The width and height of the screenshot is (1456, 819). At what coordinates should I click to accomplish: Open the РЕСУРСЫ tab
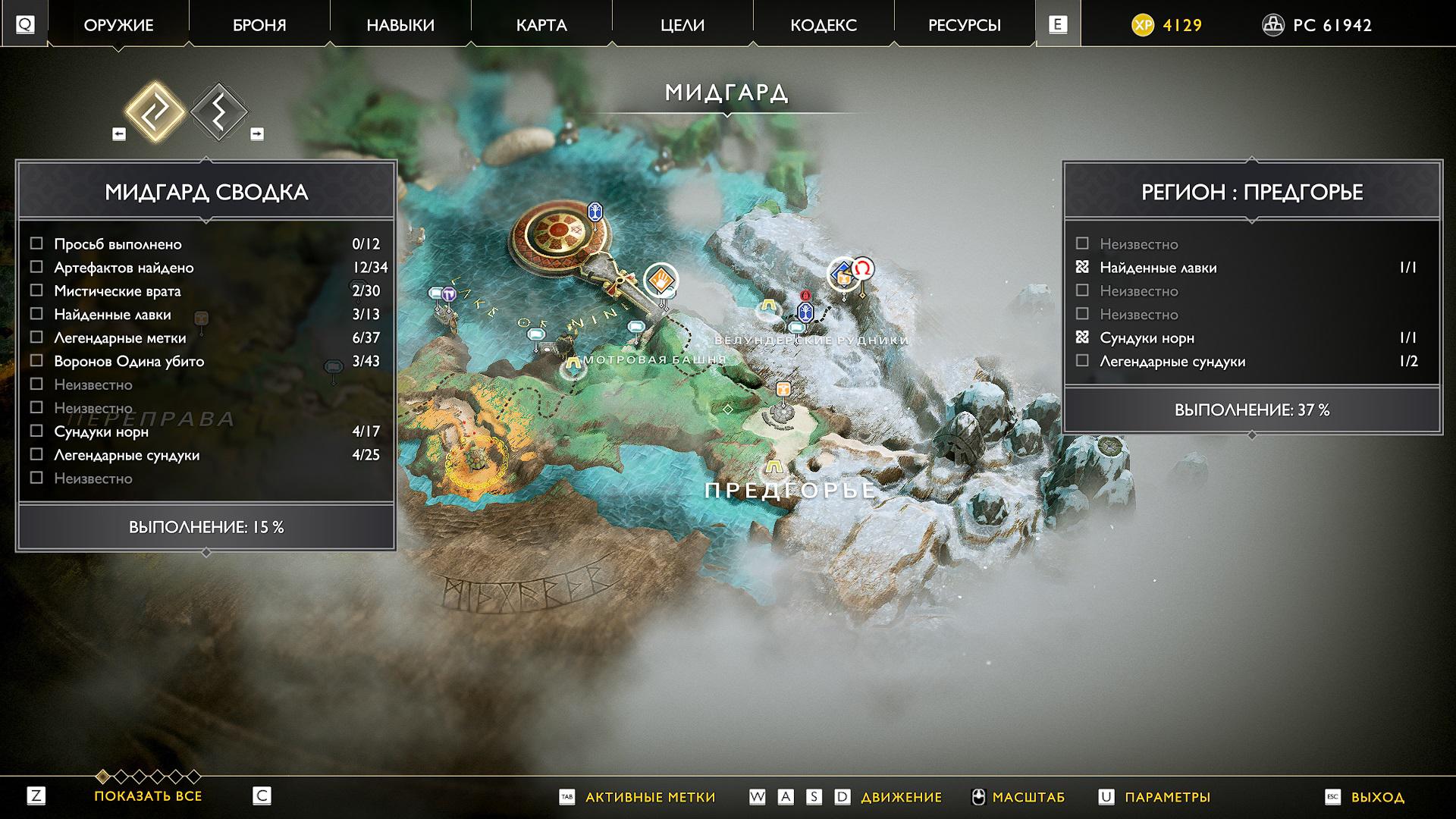coord(965,25)
